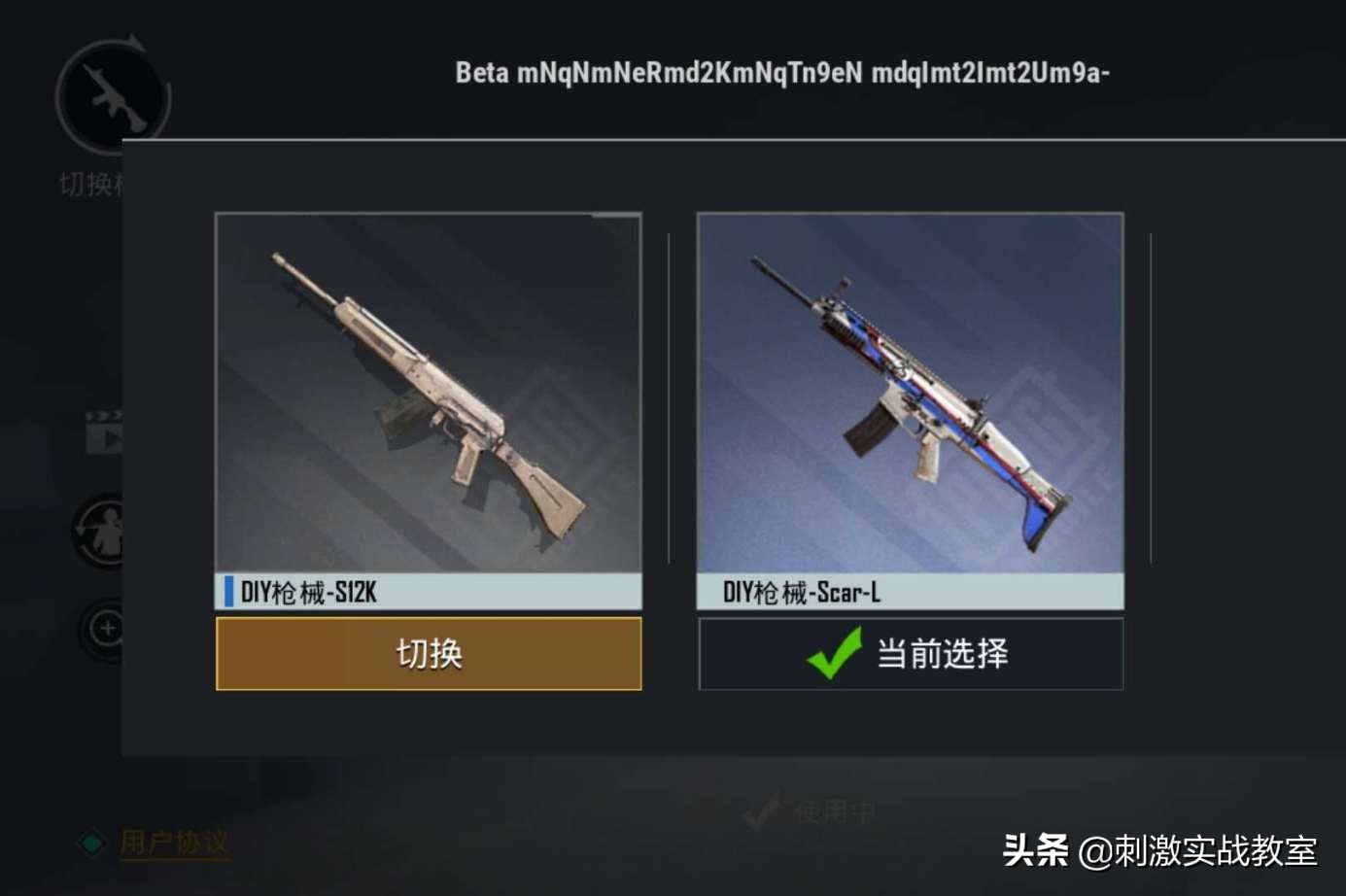The height and width of the screenshot is (896, 1346).
Task: Select the weapon switch gun icon
Action: (x=110, y=95)
